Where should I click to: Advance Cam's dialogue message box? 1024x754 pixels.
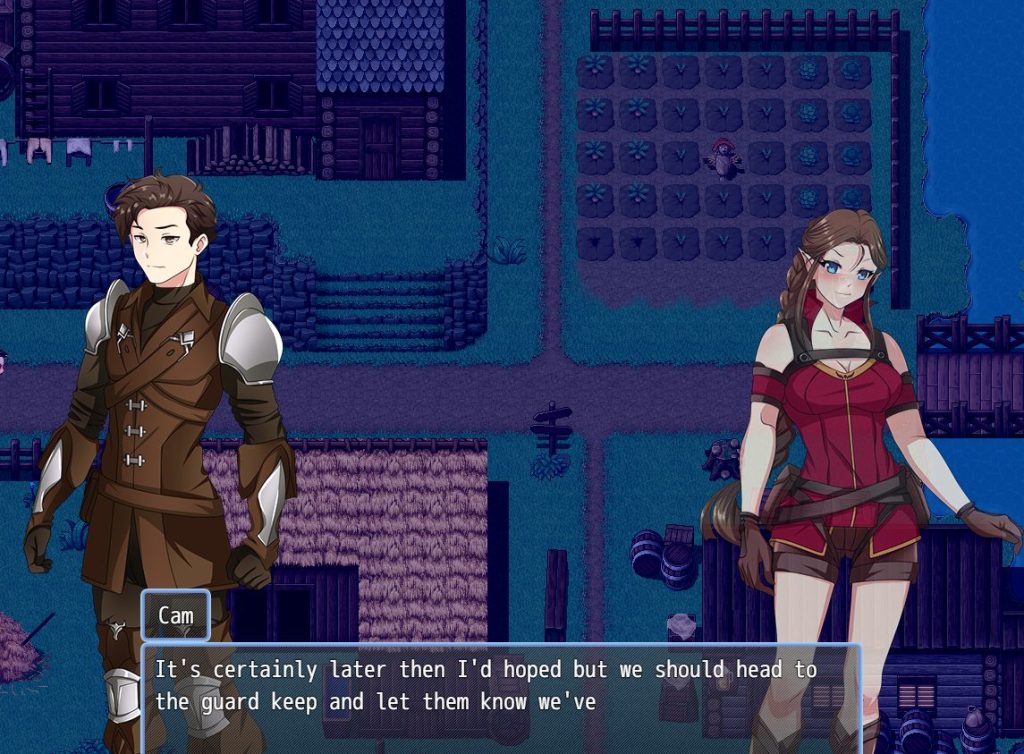(x=500, y=697)
